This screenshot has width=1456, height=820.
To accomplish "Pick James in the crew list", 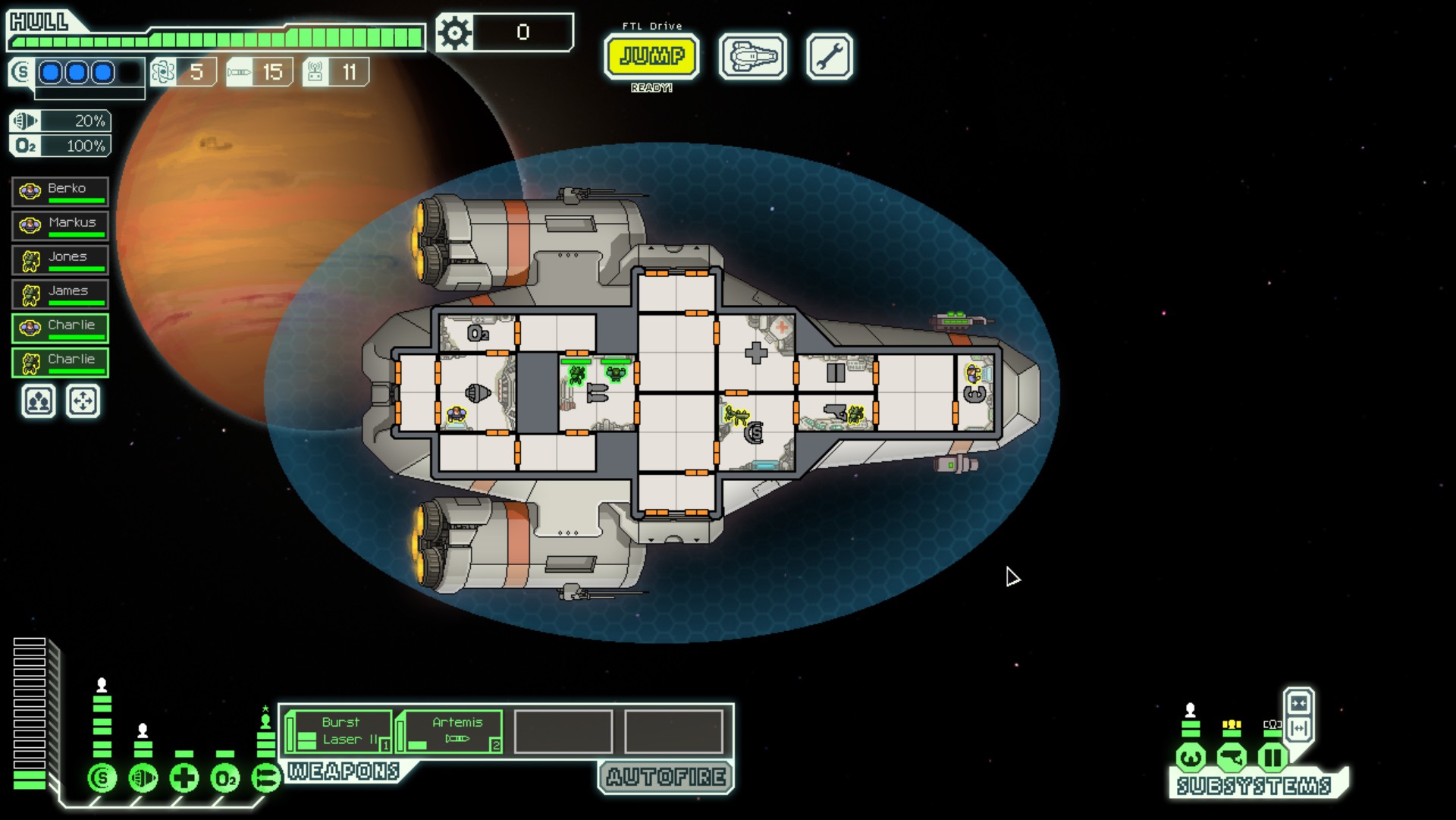I will 61,294.
